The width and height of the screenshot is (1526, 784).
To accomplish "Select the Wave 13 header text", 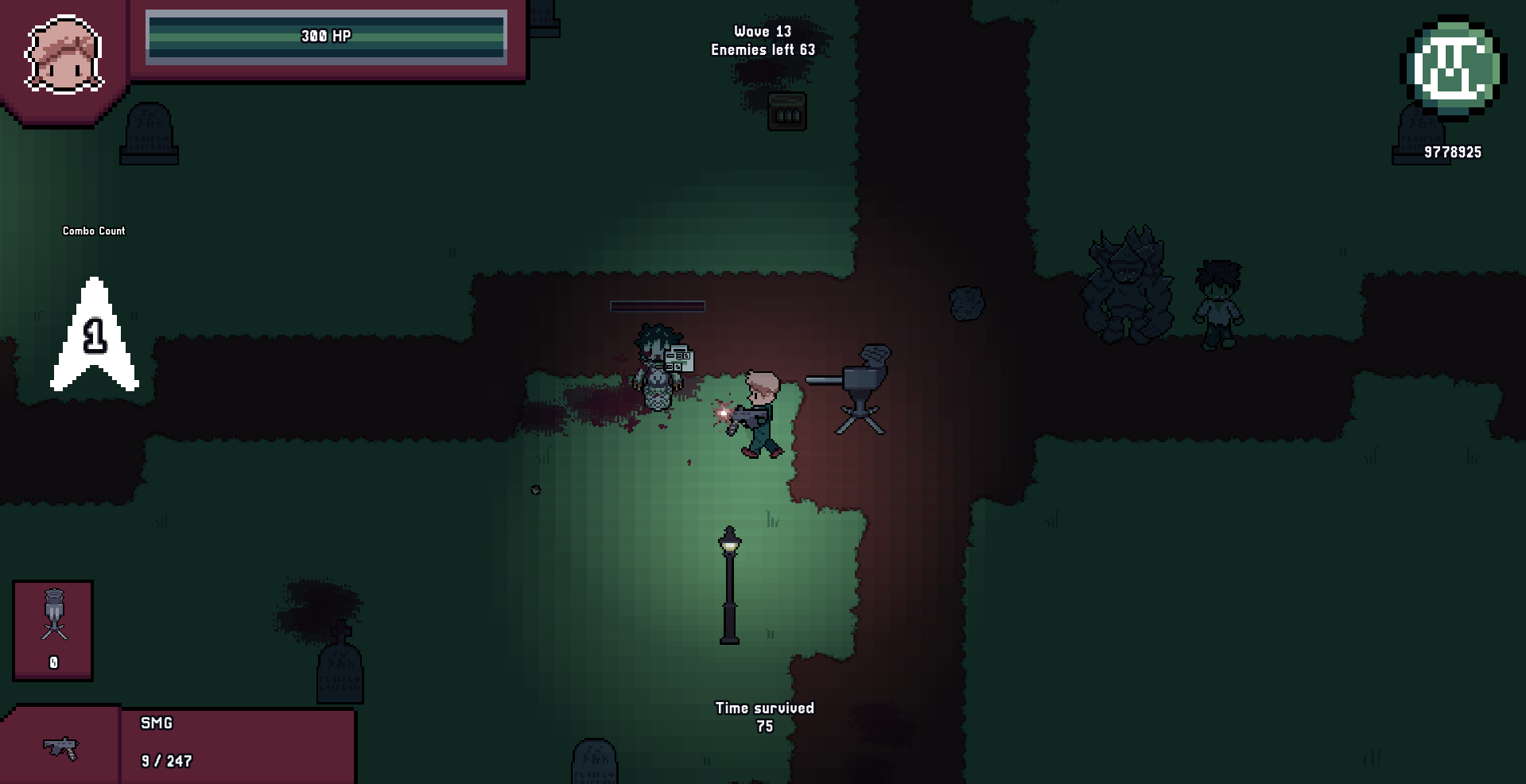I will click(764, 32).
